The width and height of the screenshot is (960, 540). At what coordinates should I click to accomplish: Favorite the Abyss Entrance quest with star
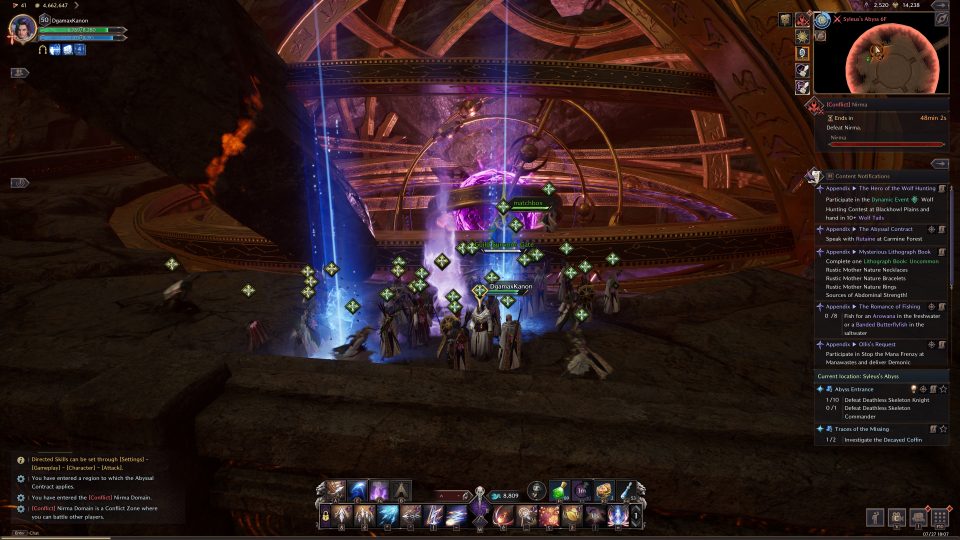(x=943, y=389)
